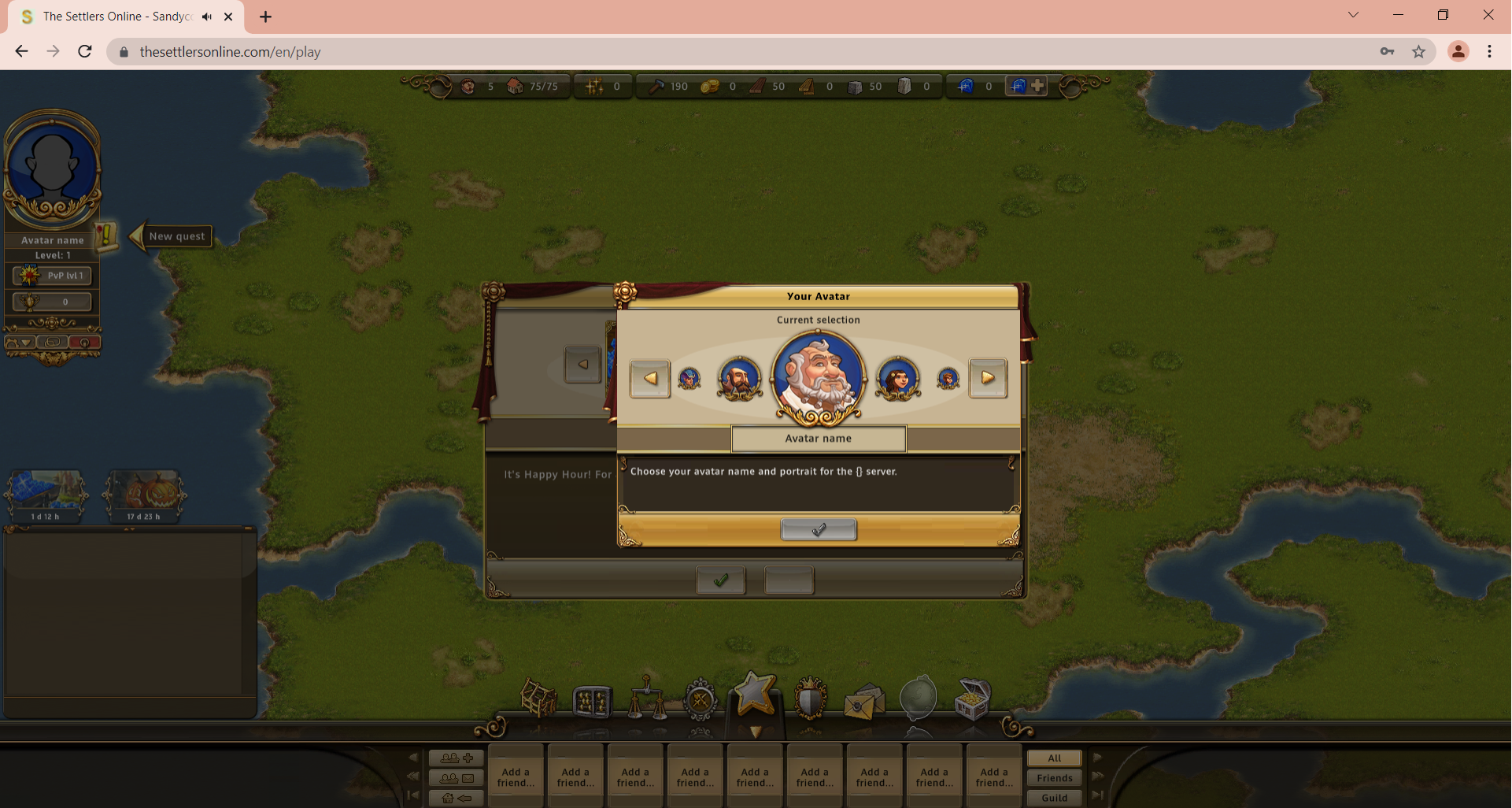Open the previous avatar with left arrow
The image size is (1512, 808).
[649, 378]
